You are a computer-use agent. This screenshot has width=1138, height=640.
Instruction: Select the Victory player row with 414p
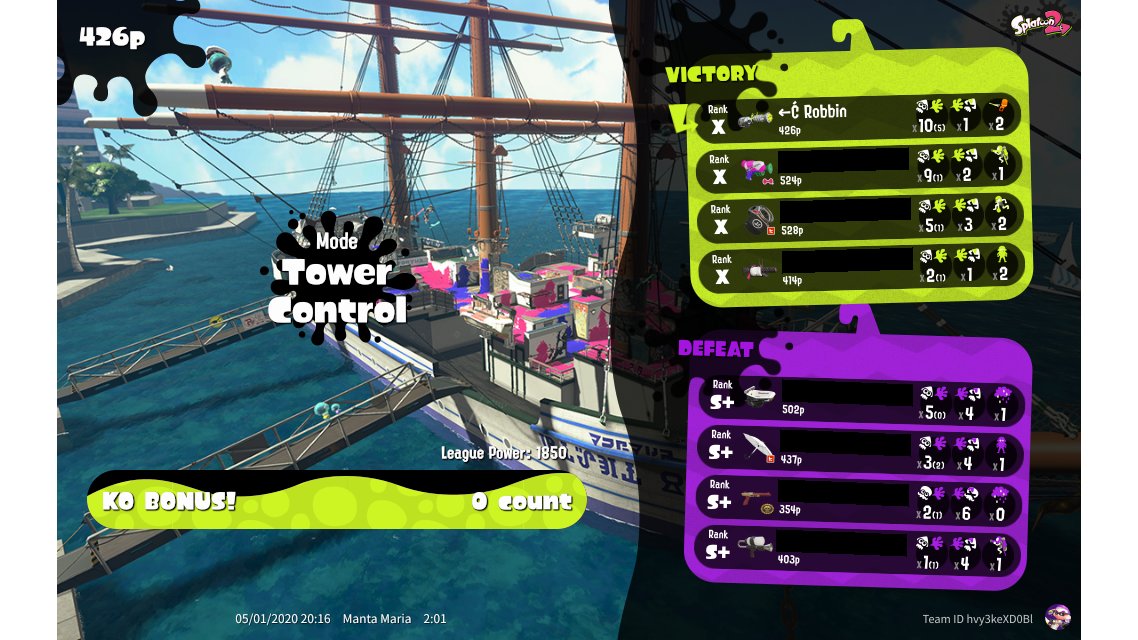pyautogui.click(x=860, y=268)
